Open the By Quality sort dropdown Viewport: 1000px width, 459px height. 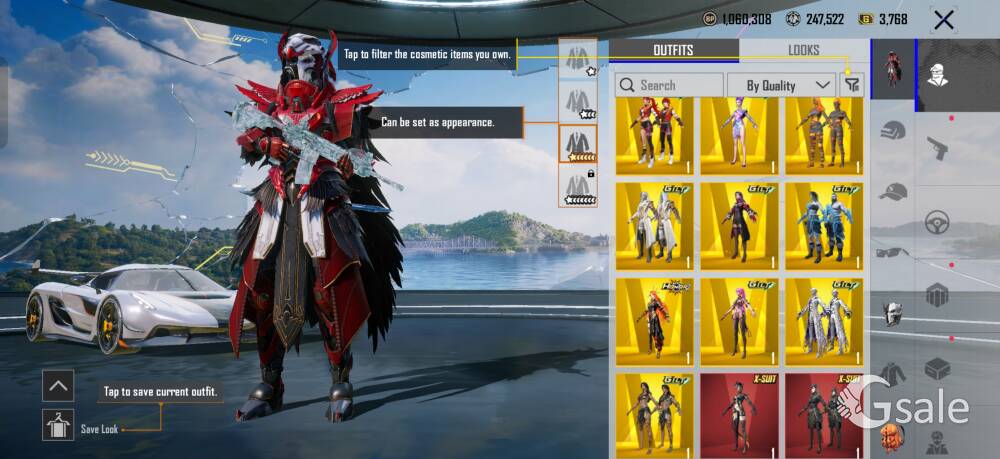(x=781, y=85)
